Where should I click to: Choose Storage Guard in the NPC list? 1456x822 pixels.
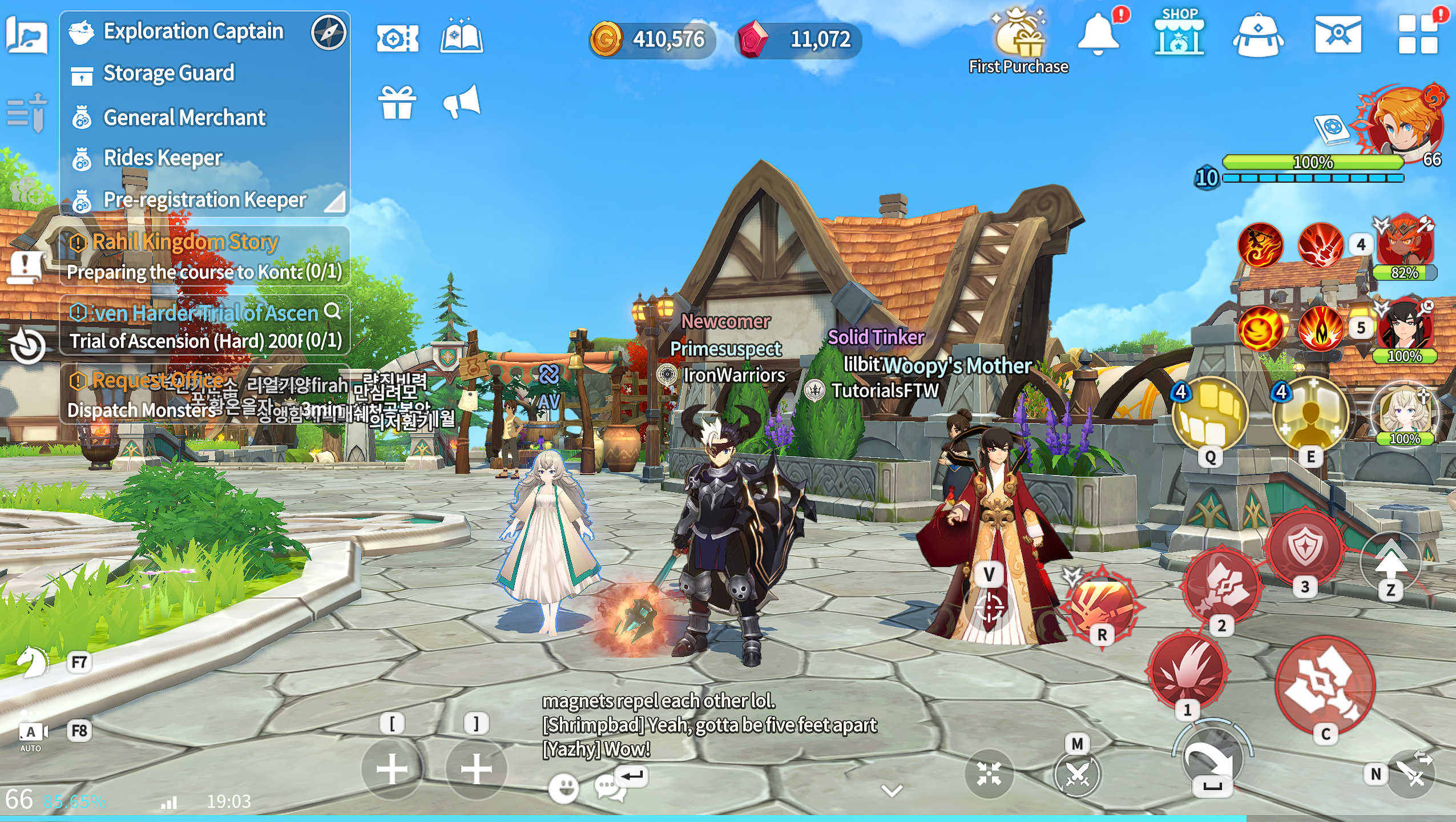(168, 74)
